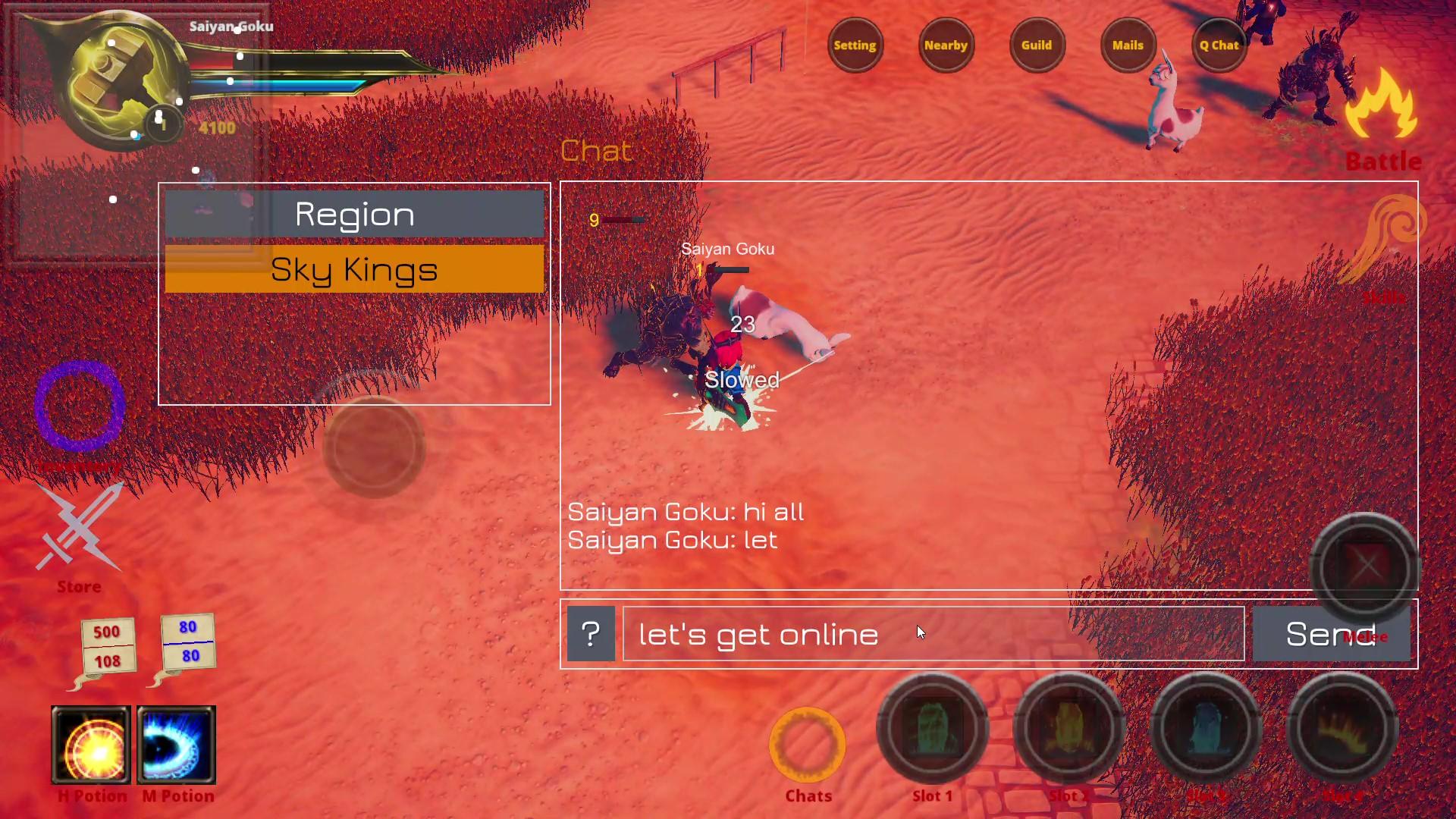Click the chat input reading let's get online
The height and width of the screenshot is (819, 1456).
pos(933,634)
